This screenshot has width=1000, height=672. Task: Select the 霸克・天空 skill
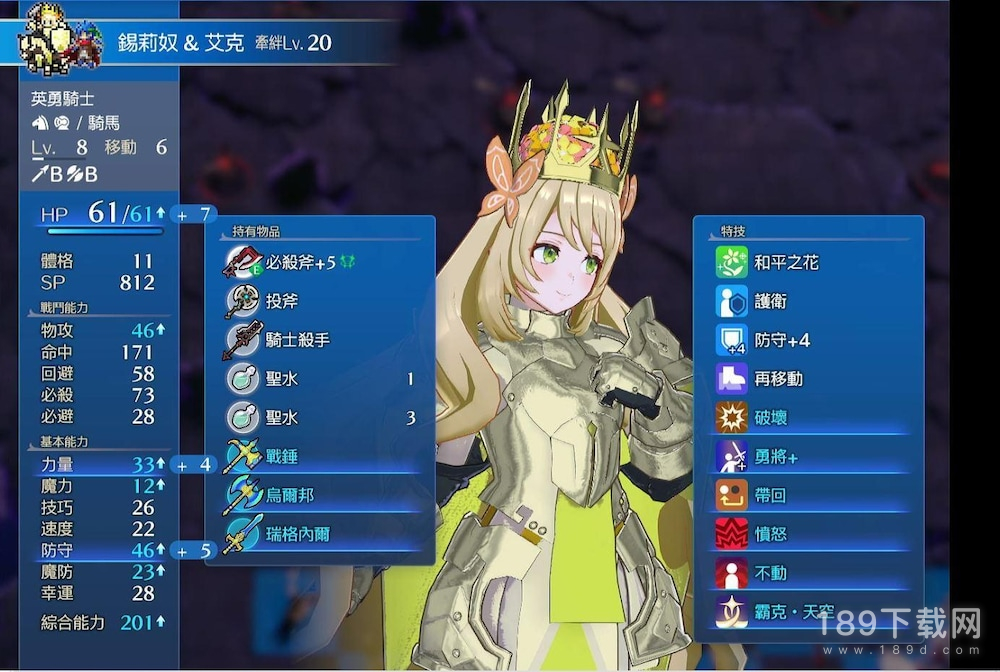tap(793, 611)
